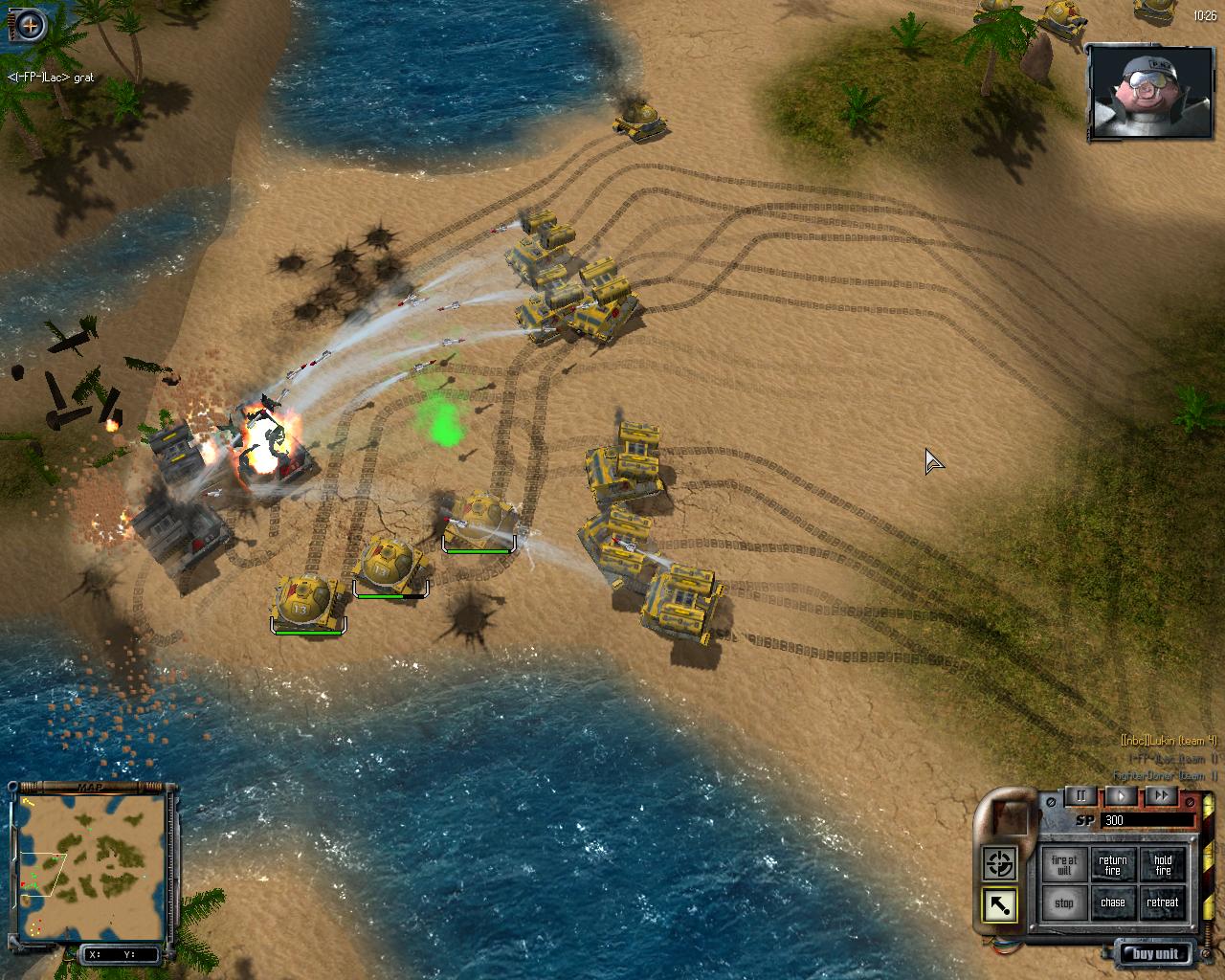
Task: Resume normal speed with the play button
Action: click(x=1122, y=795)
